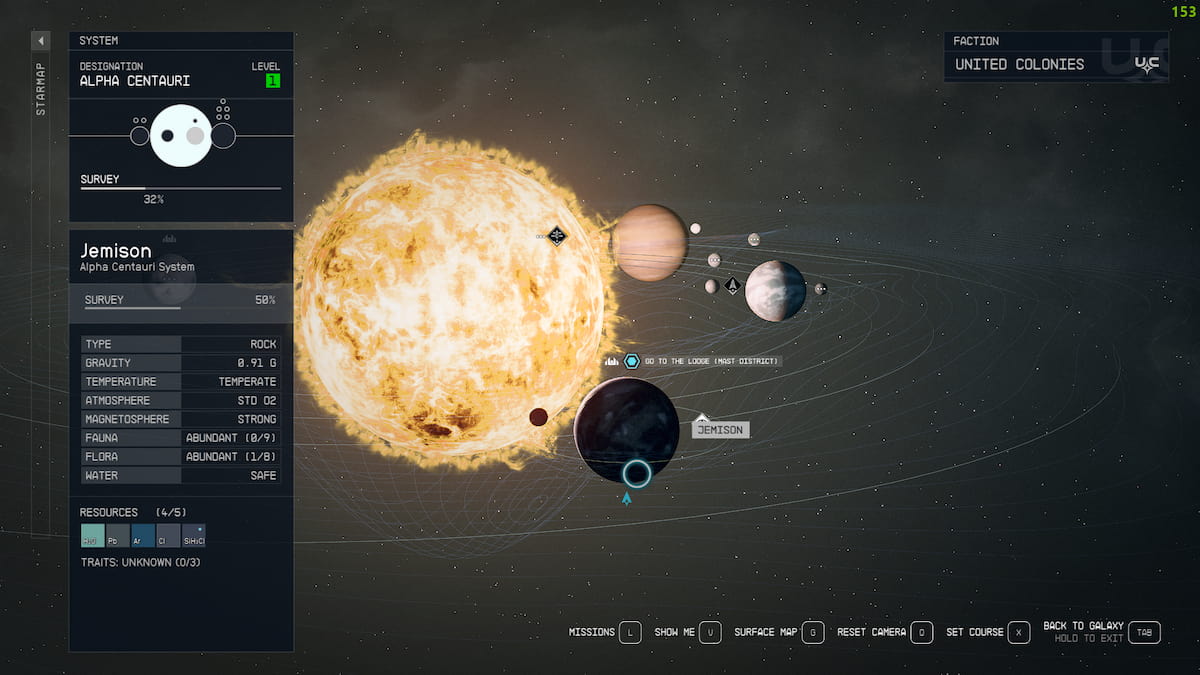Set Course to the selected planet
Image resolution: width=1200 pixels, height=675 pixels.
(1019, 632)
